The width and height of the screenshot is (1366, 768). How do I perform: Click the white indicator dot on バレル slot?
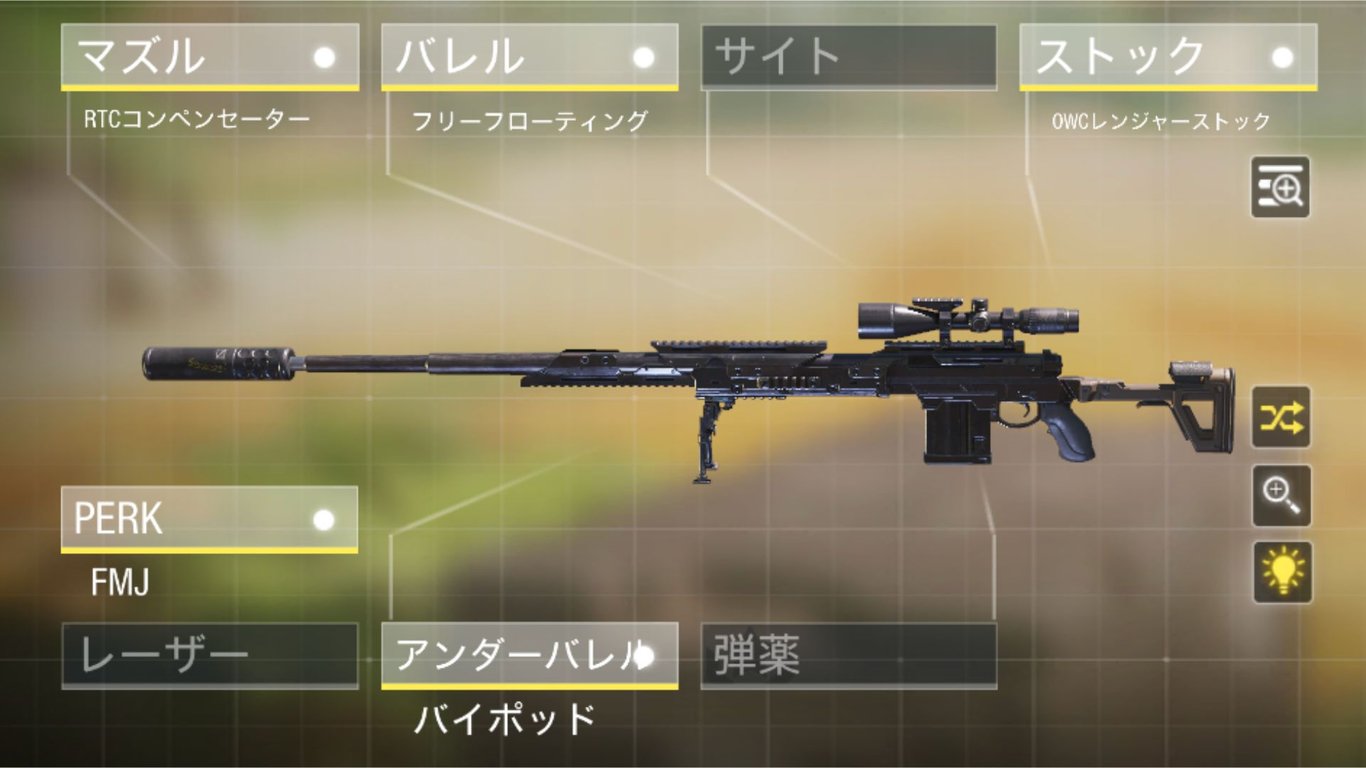[643, 58]
